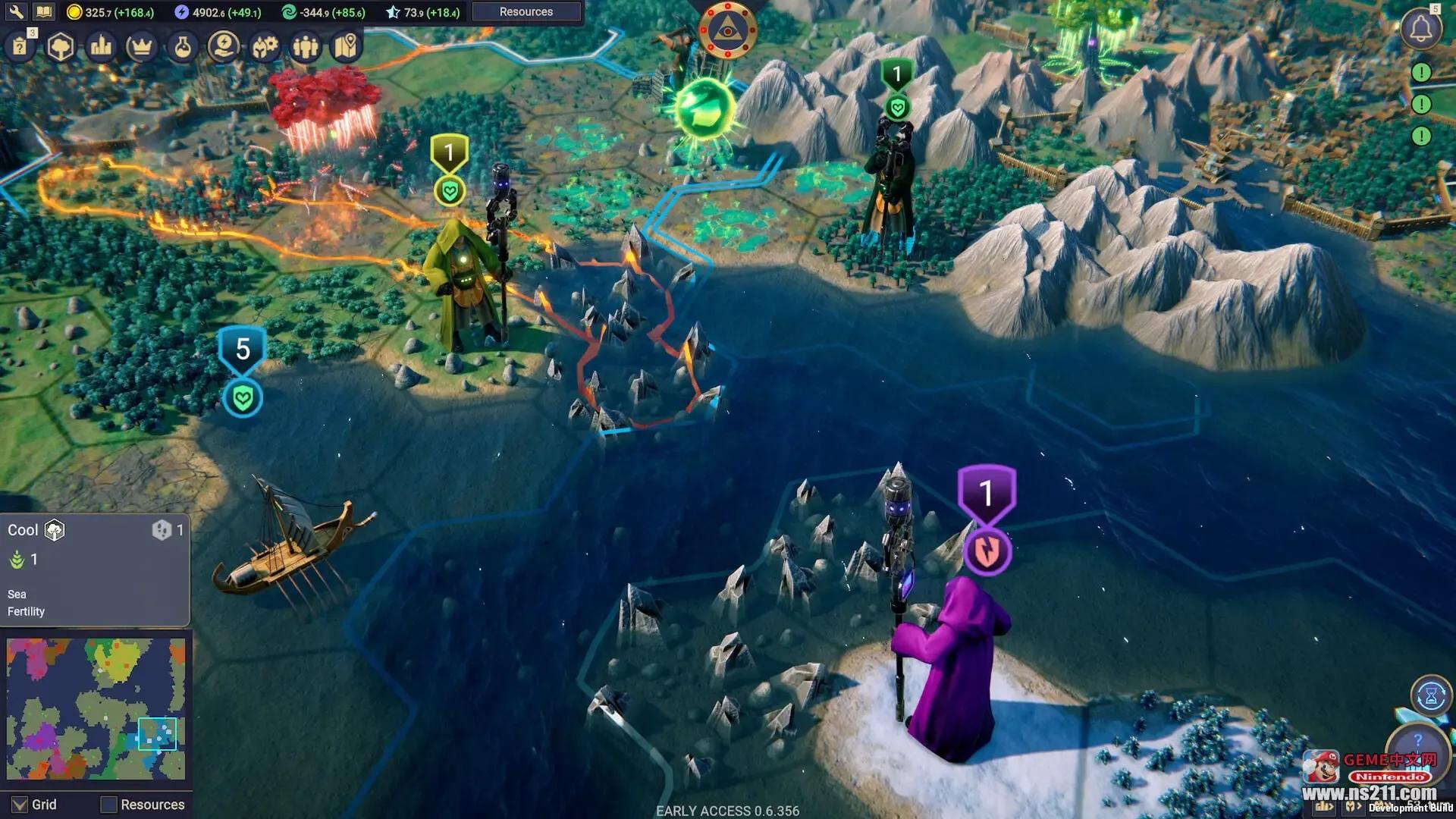
Task: Open the crown empire screen
Action: click(x=141, y=47)
